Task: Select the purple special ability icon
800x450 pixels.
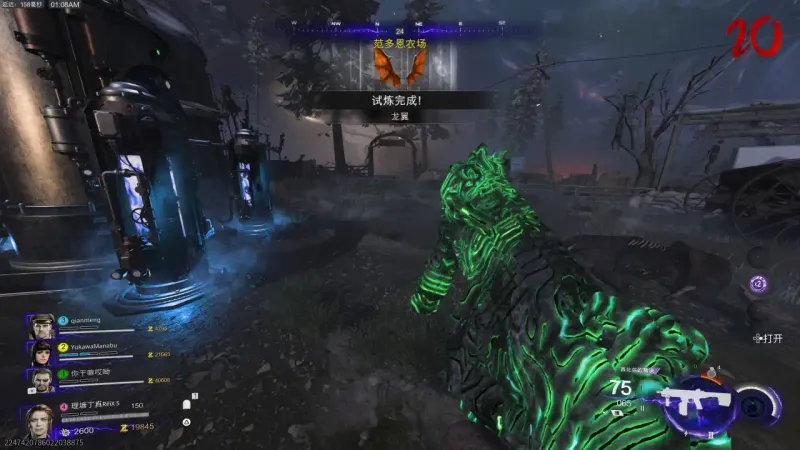Action: pyautogui.click(x=758, y=284)
